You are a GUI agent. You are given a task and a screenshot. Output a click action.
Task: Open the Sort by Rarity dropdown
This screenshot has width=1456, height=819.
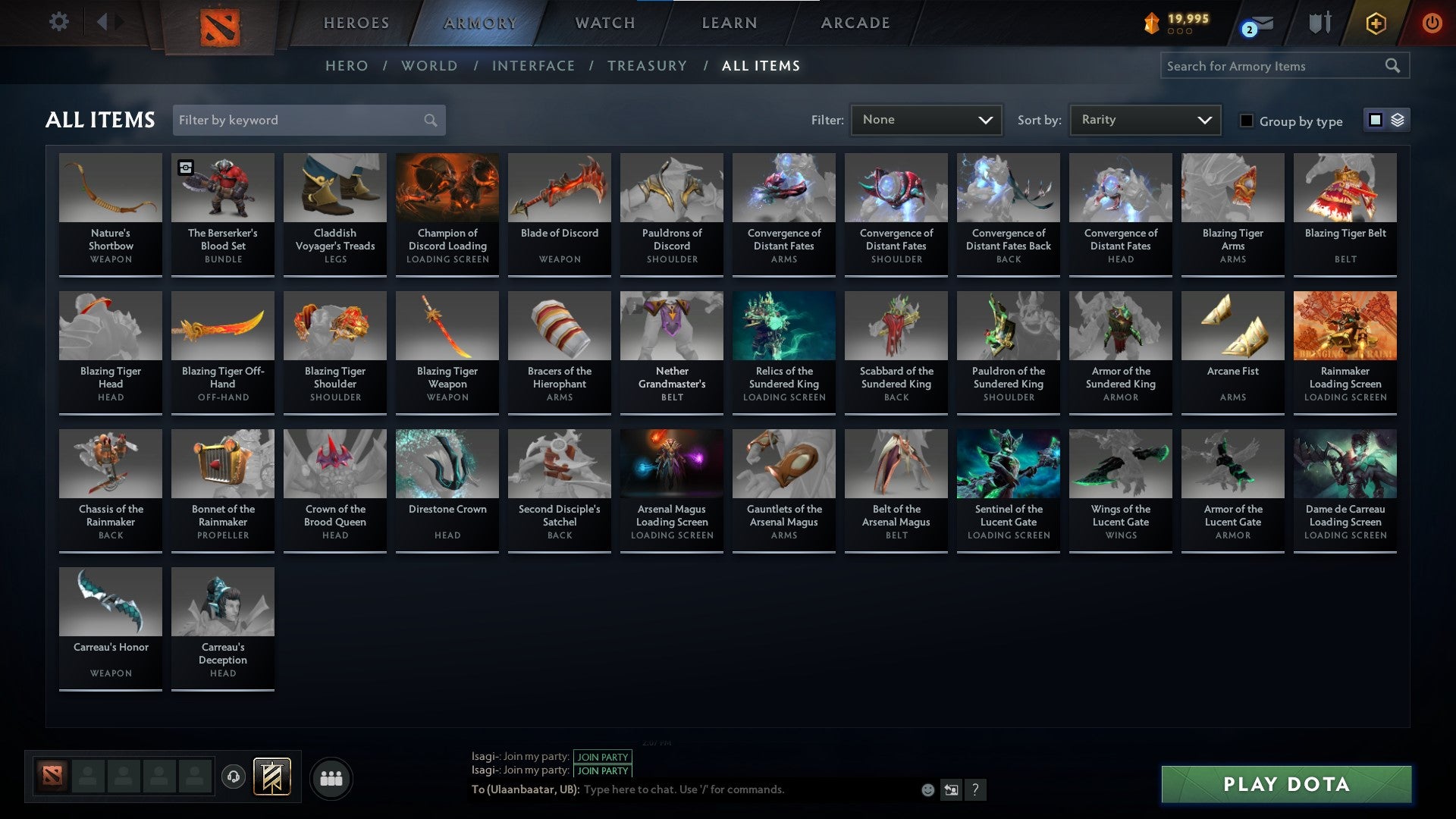click(x=1144, y=119)
